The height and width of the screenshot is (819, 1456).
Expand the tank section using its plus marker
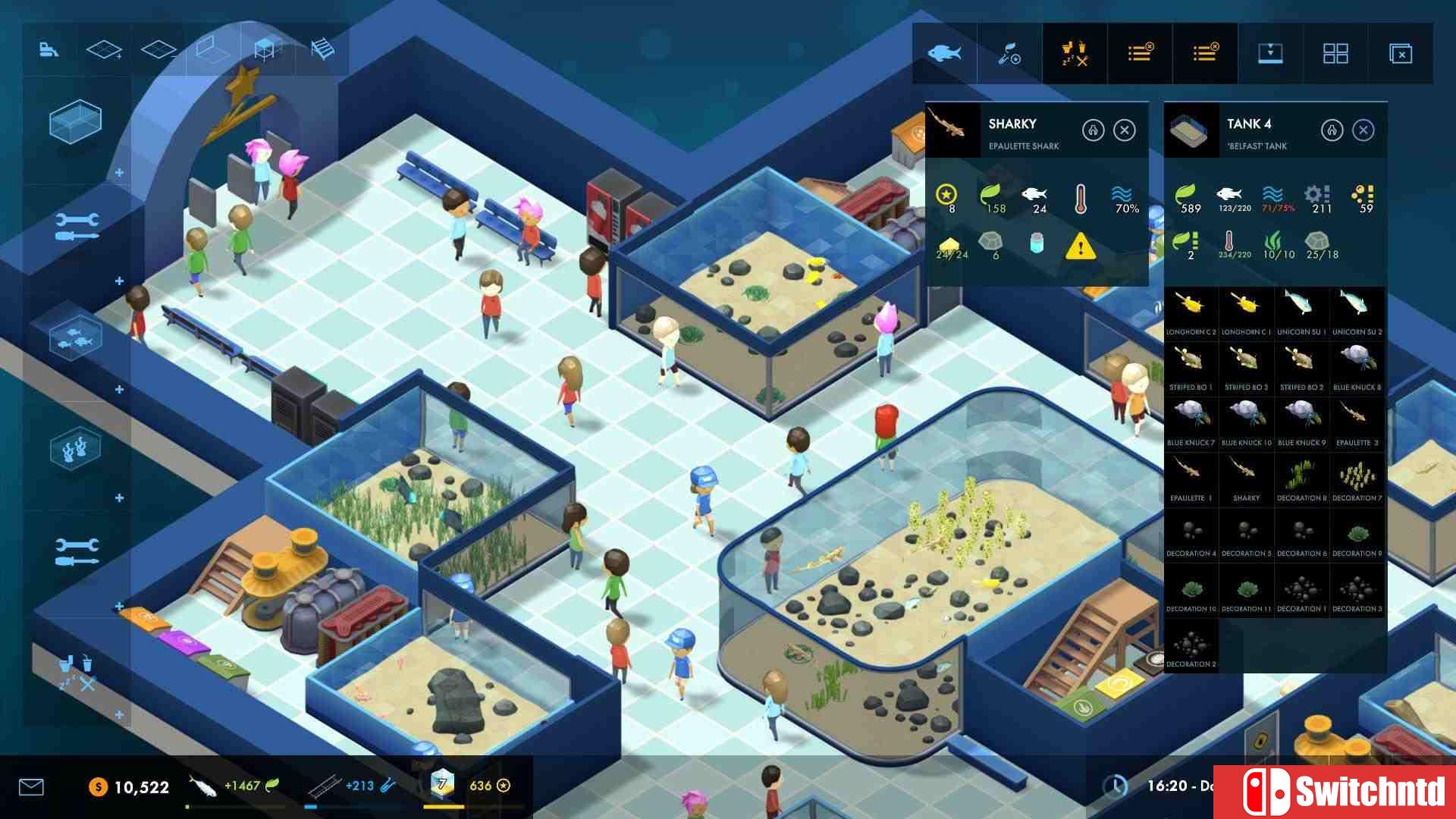[x=118, y=173]
